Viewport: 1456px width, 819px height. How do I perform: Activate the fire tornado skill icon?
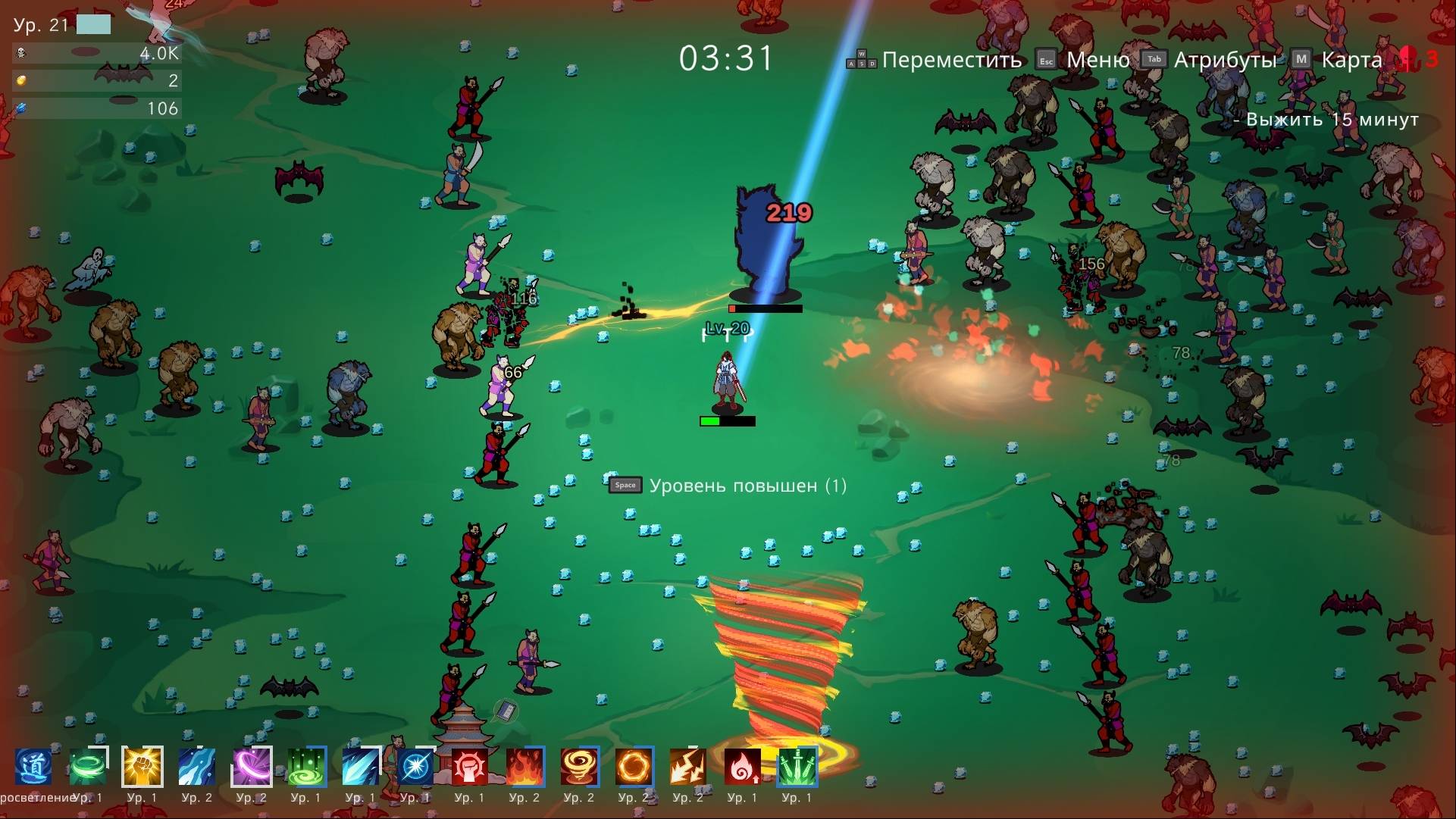[x=579, y=767]
